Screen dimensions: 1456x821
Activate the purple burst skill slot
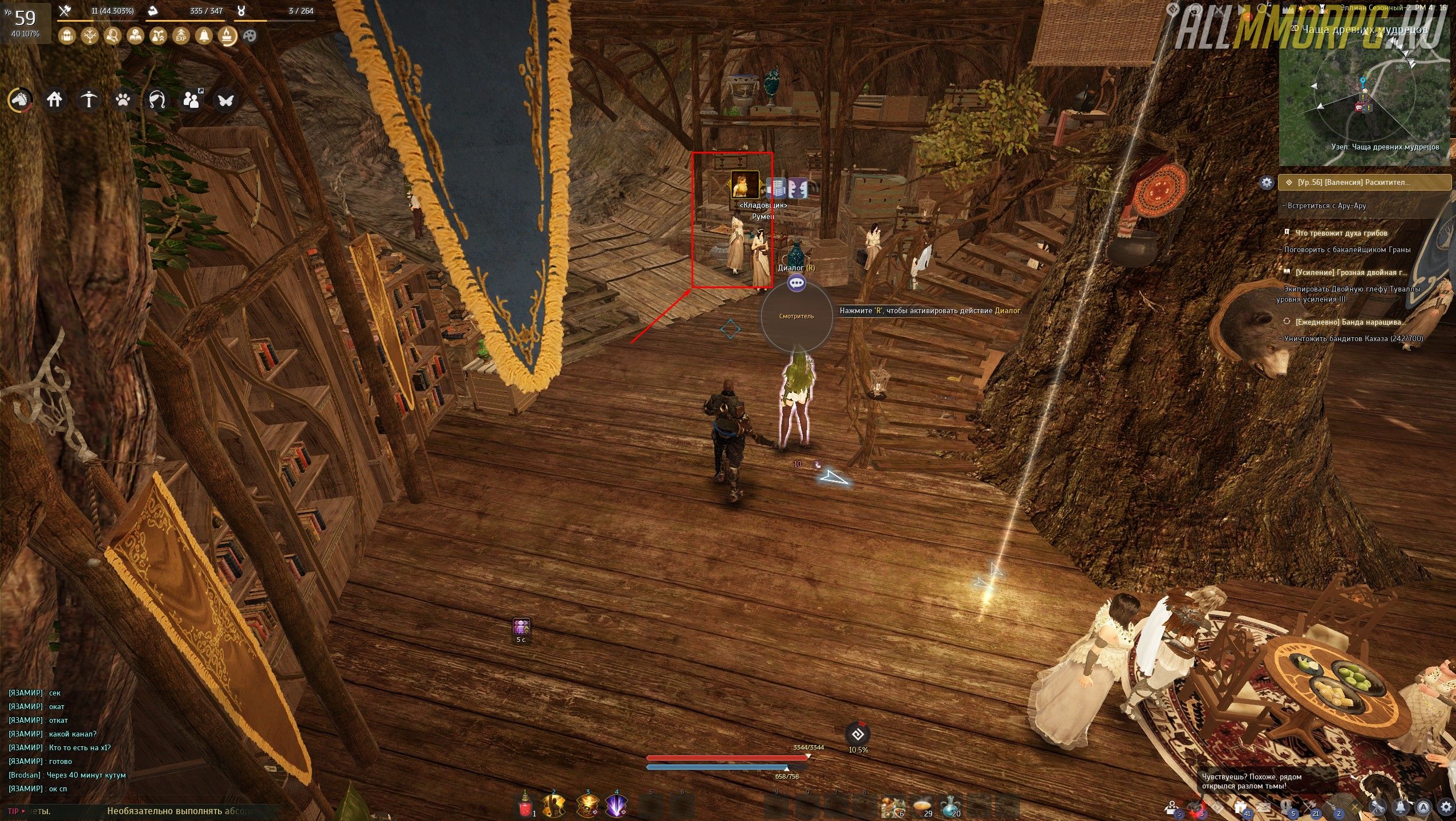pos(615,806)
